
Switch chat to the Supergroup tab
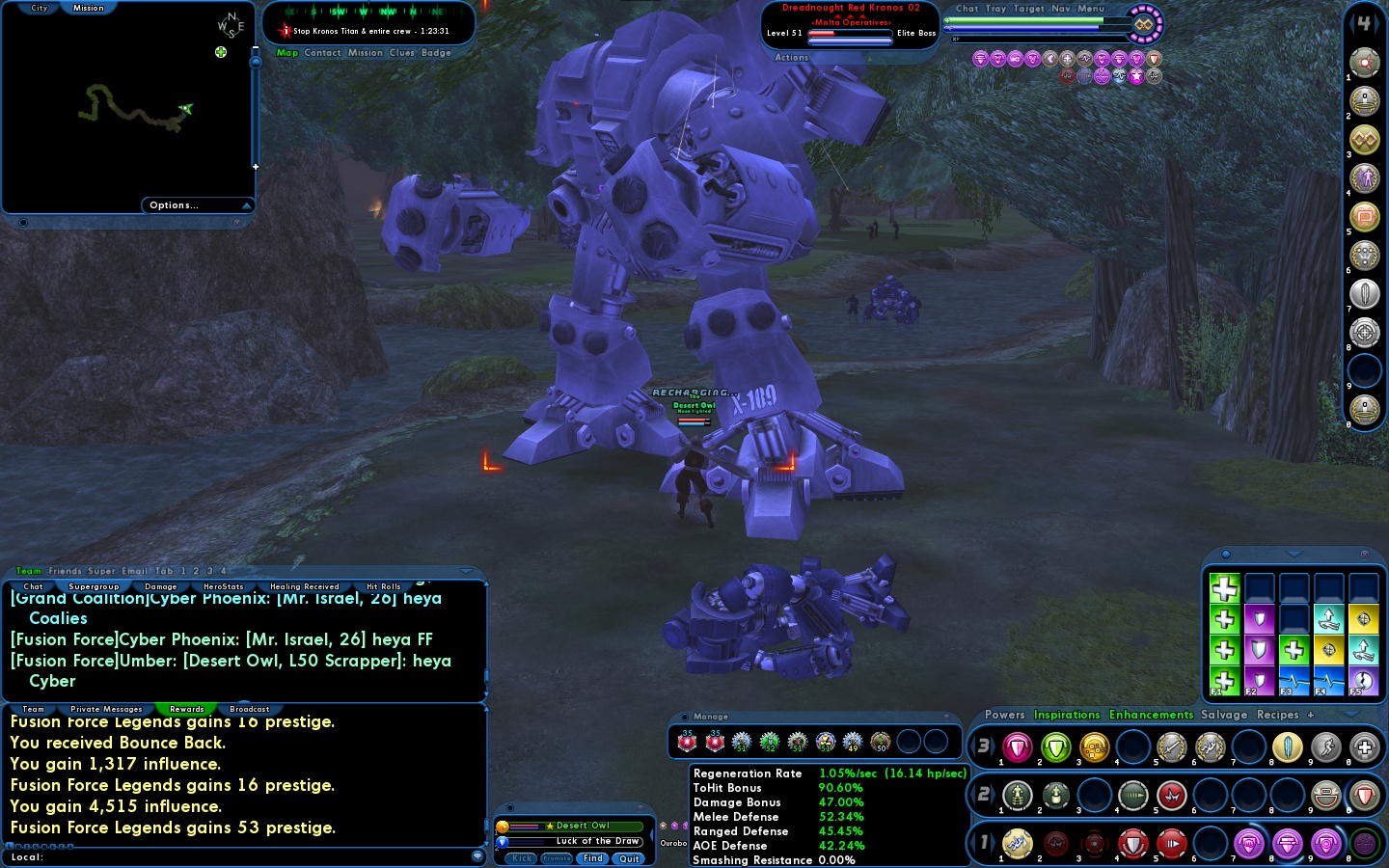[x=94, y=586]
